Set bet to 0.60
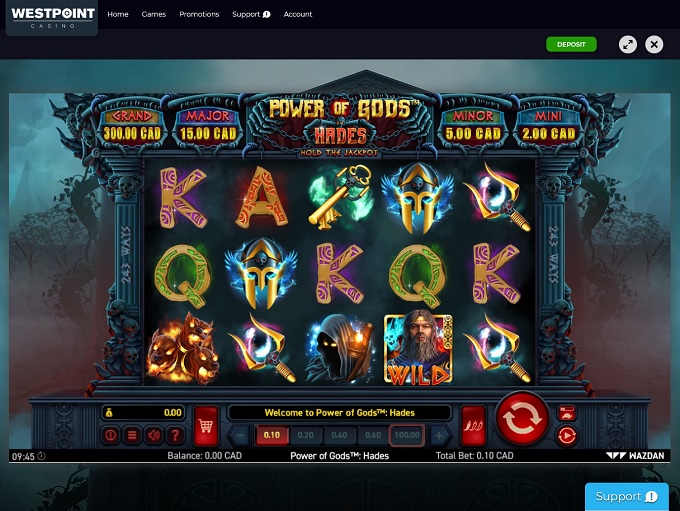The height and width of the screenshot is (511, 680). pos(373,435)
